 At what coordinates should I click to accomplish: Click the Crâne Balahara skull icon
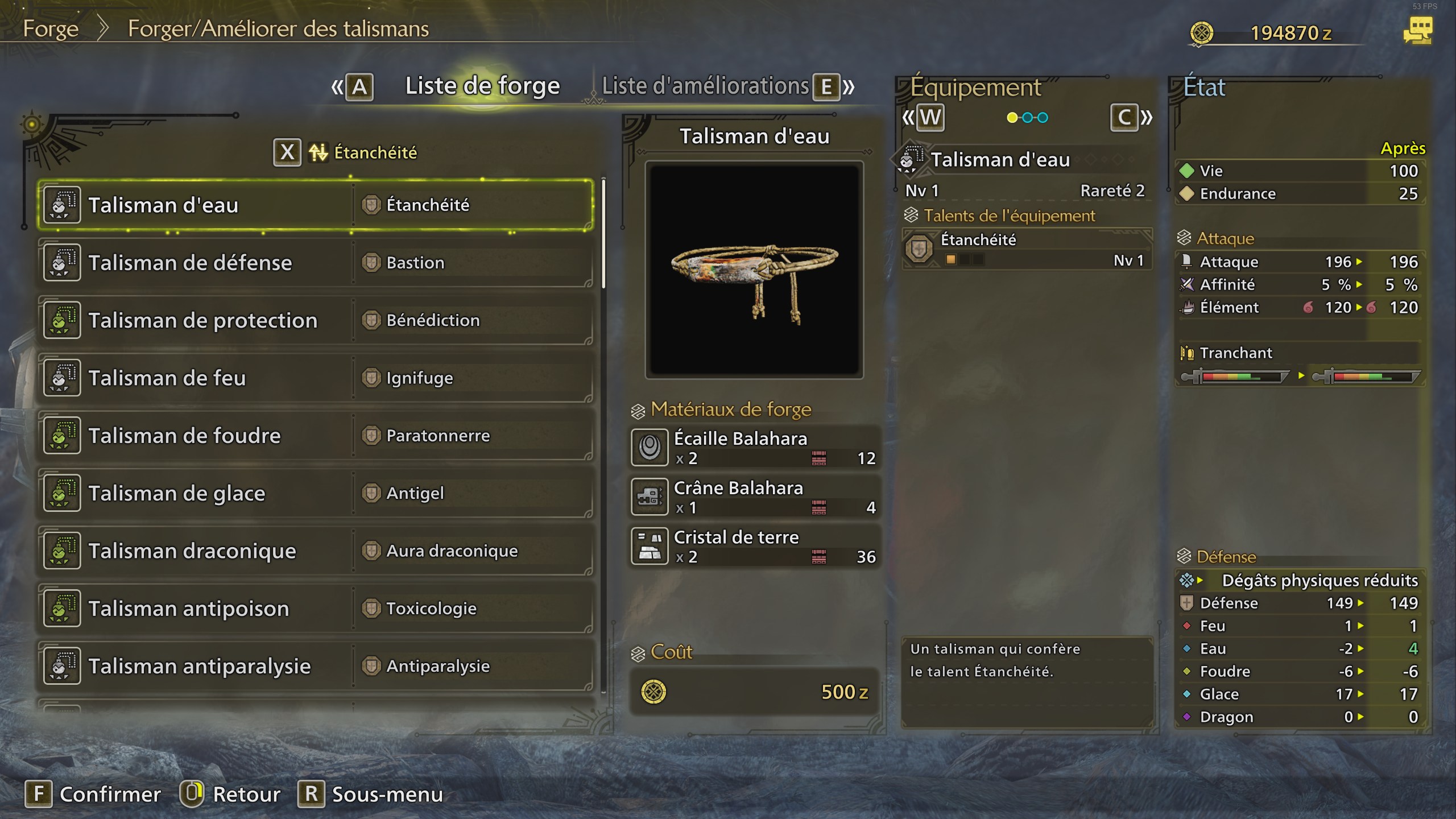click(650, 496)
